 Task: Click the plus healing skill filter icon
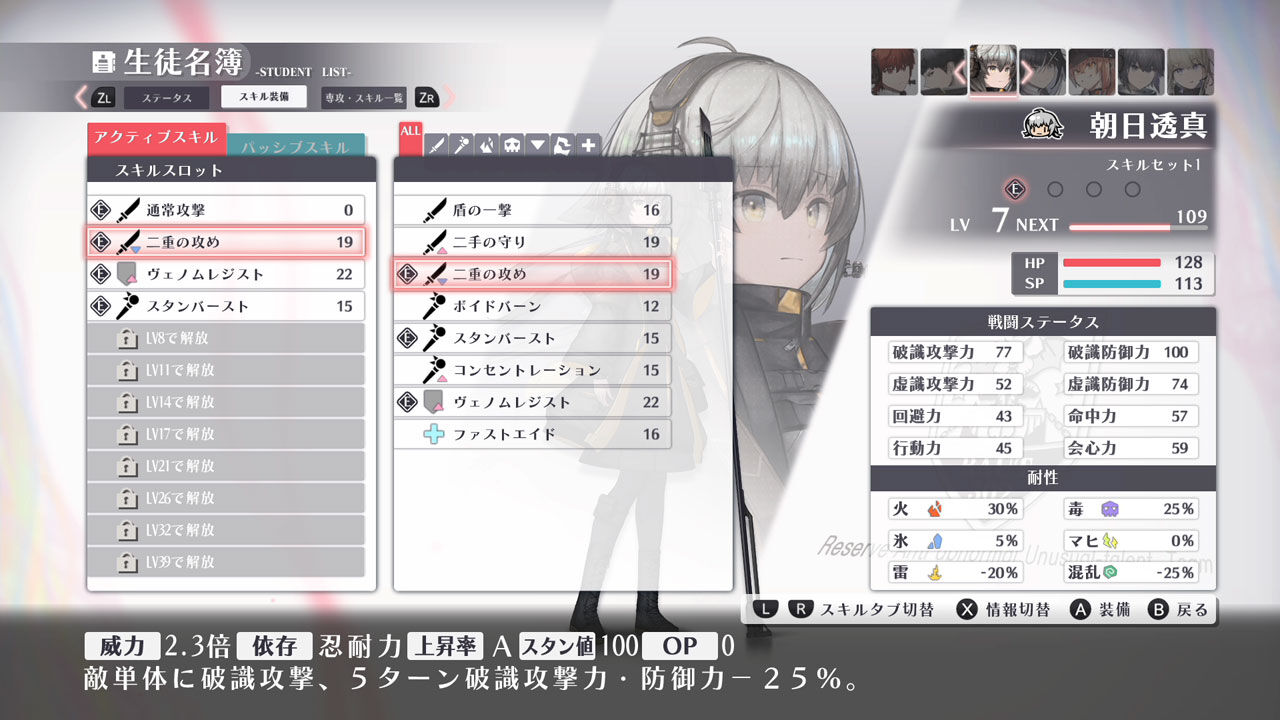[x=586, y=145]
